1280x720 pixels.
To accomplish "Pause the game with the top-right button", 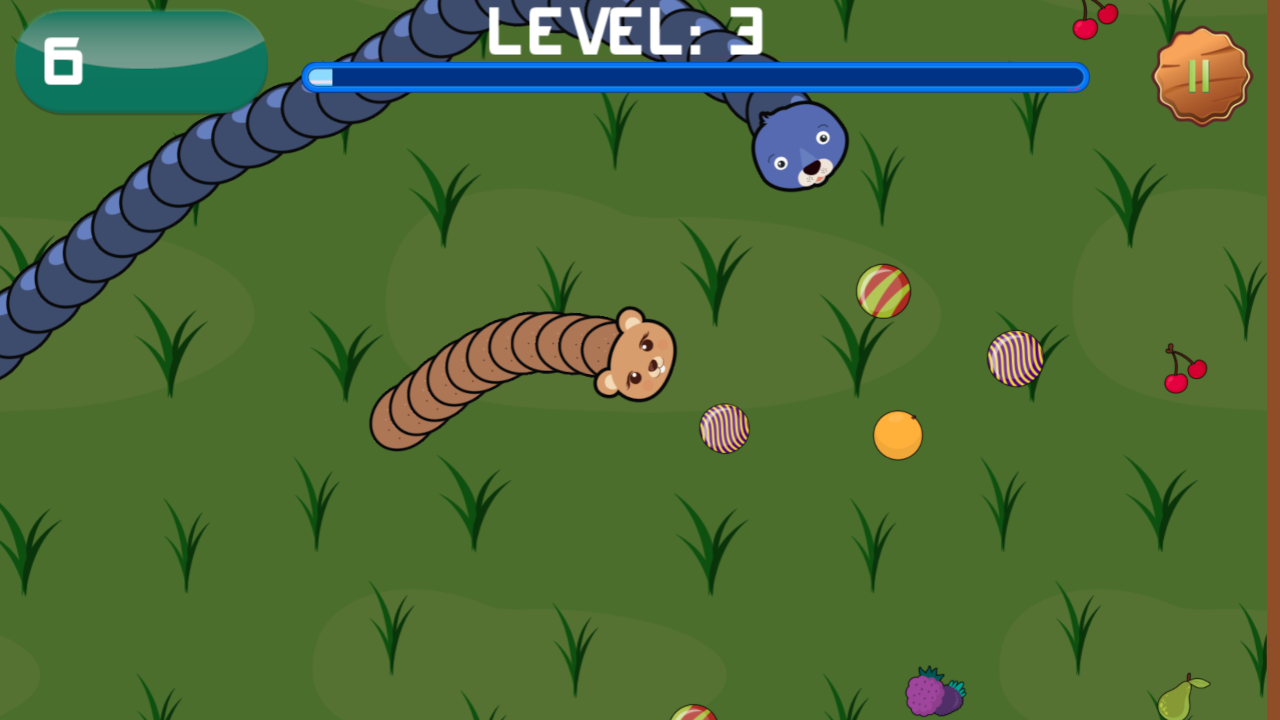I will [x=1200, y=77].
